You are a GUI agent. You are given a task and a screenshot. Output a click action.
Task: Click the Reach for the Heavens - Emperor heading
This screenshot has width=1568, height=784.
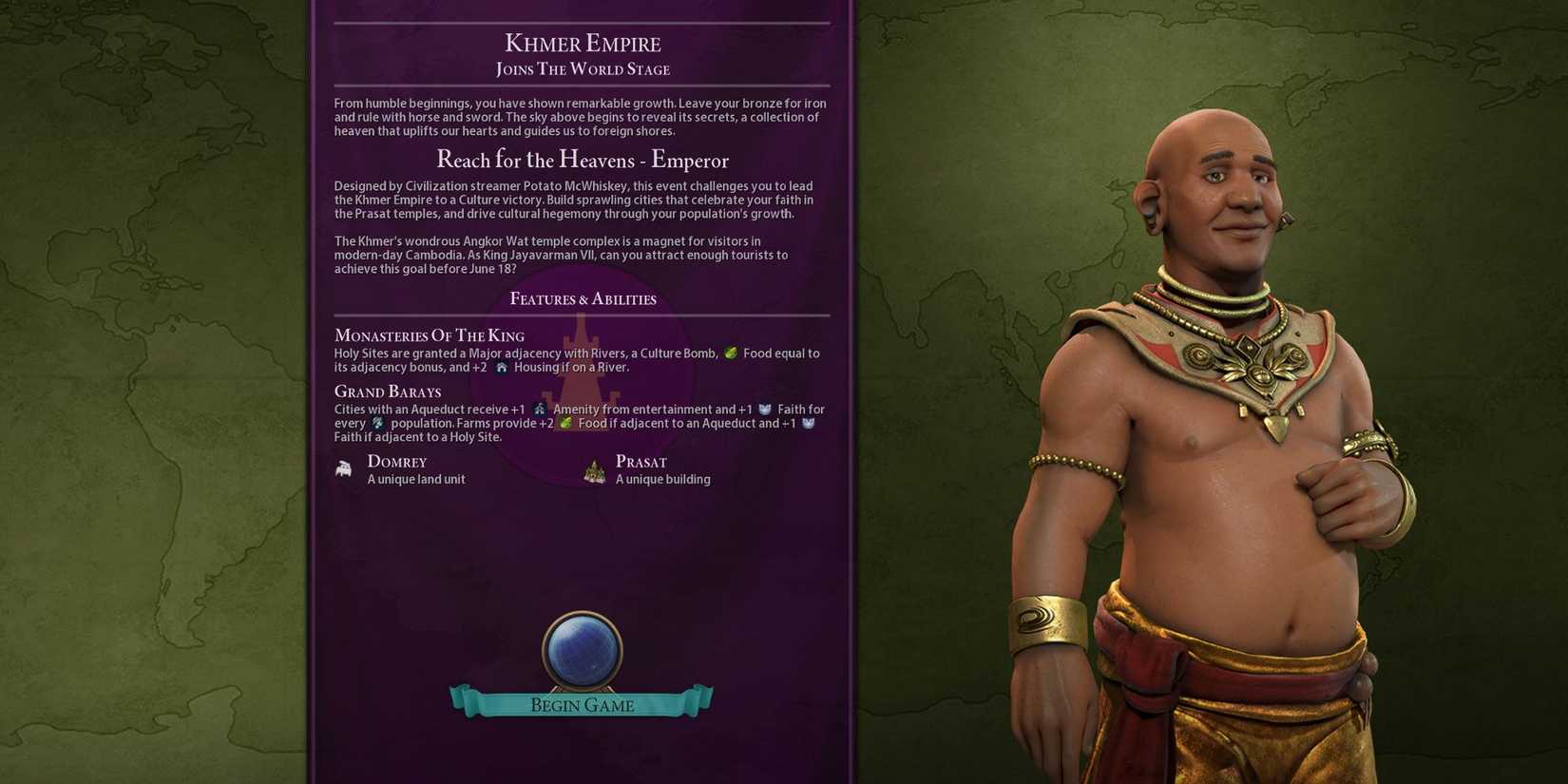[583, 161]
